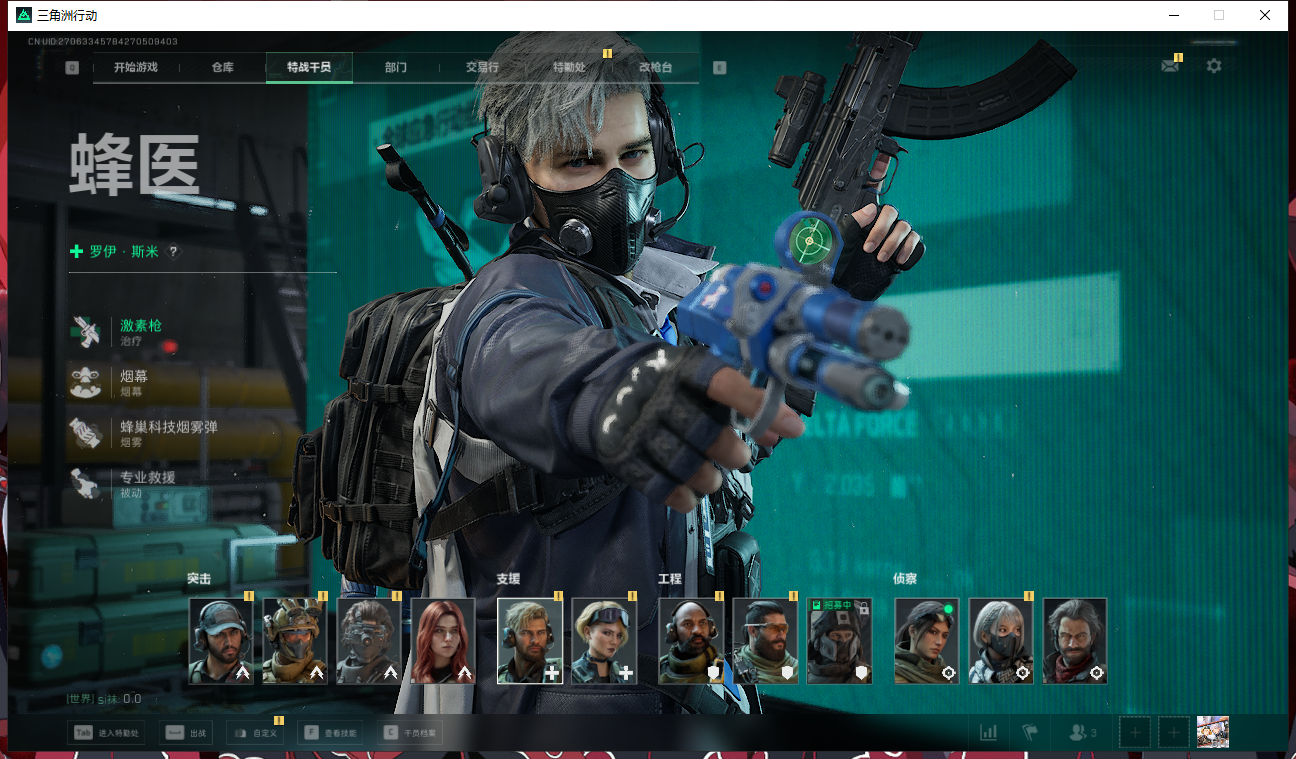Select the blonde goggles support operator
The width and height of the screenshot is (1296, 759).
point(604,641)
